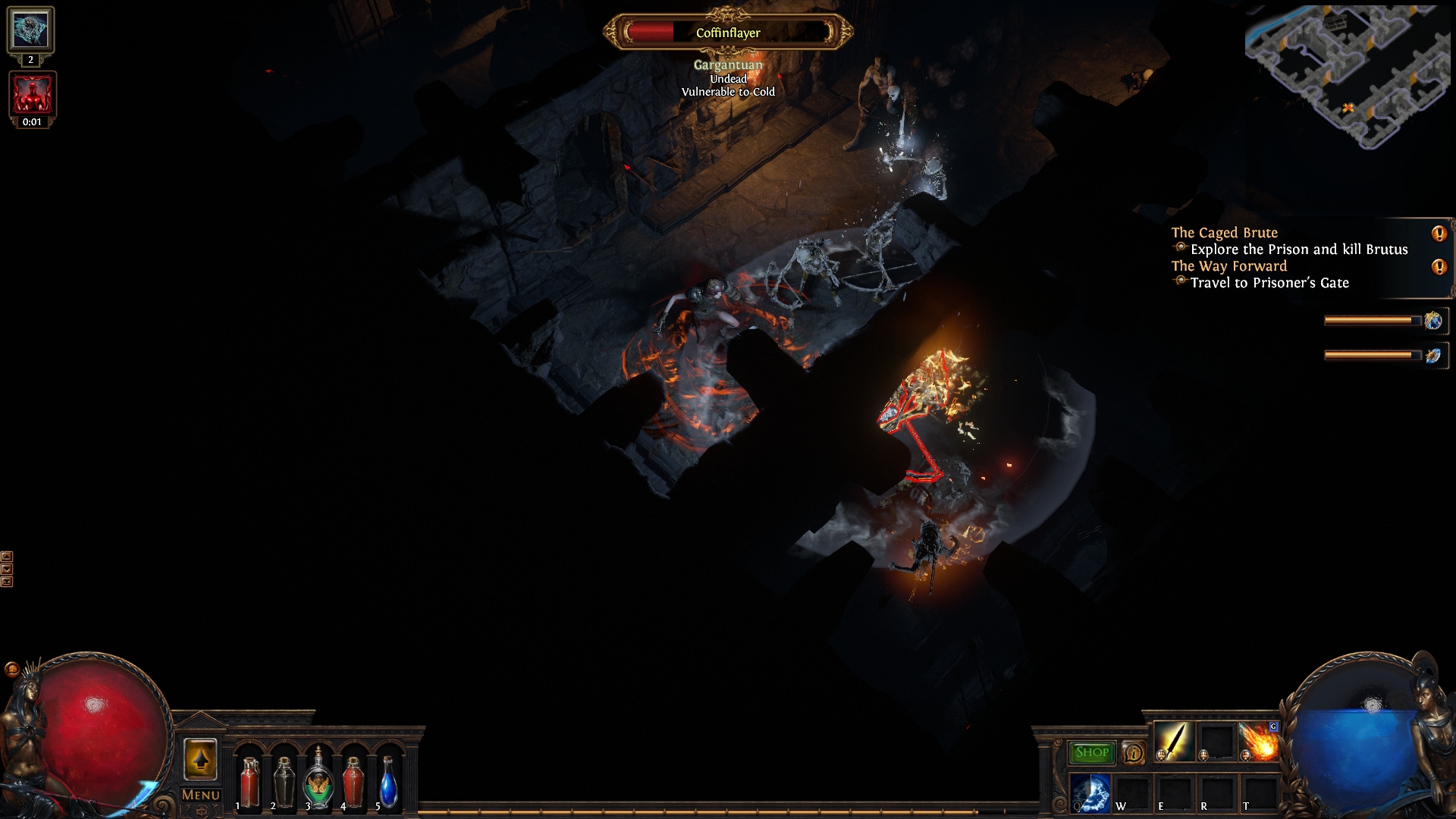Drink the blue mana flask
The image size is (1456, 819).
(x=388, y=781)
